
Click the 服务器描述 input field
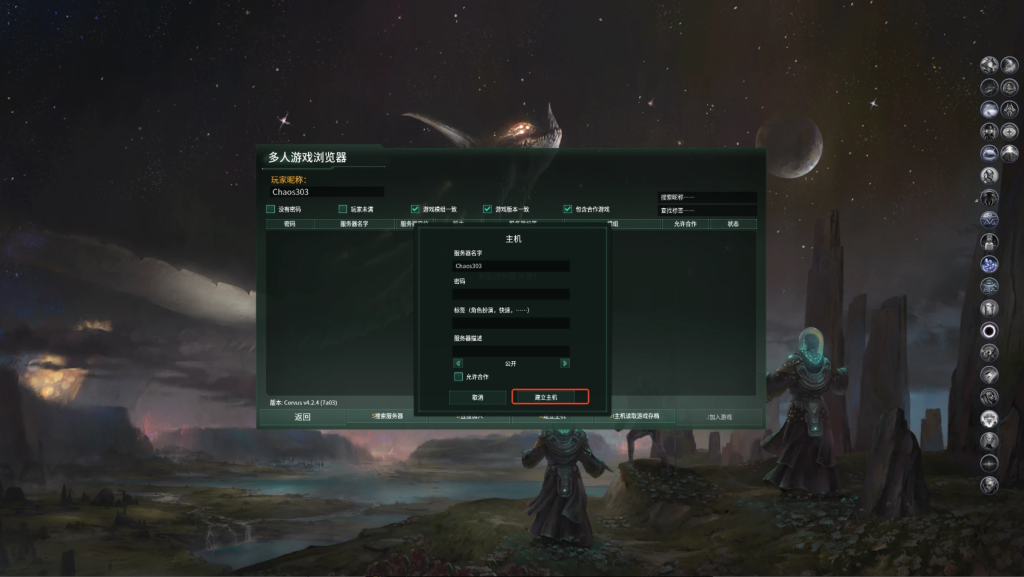(x=511, y=351)
